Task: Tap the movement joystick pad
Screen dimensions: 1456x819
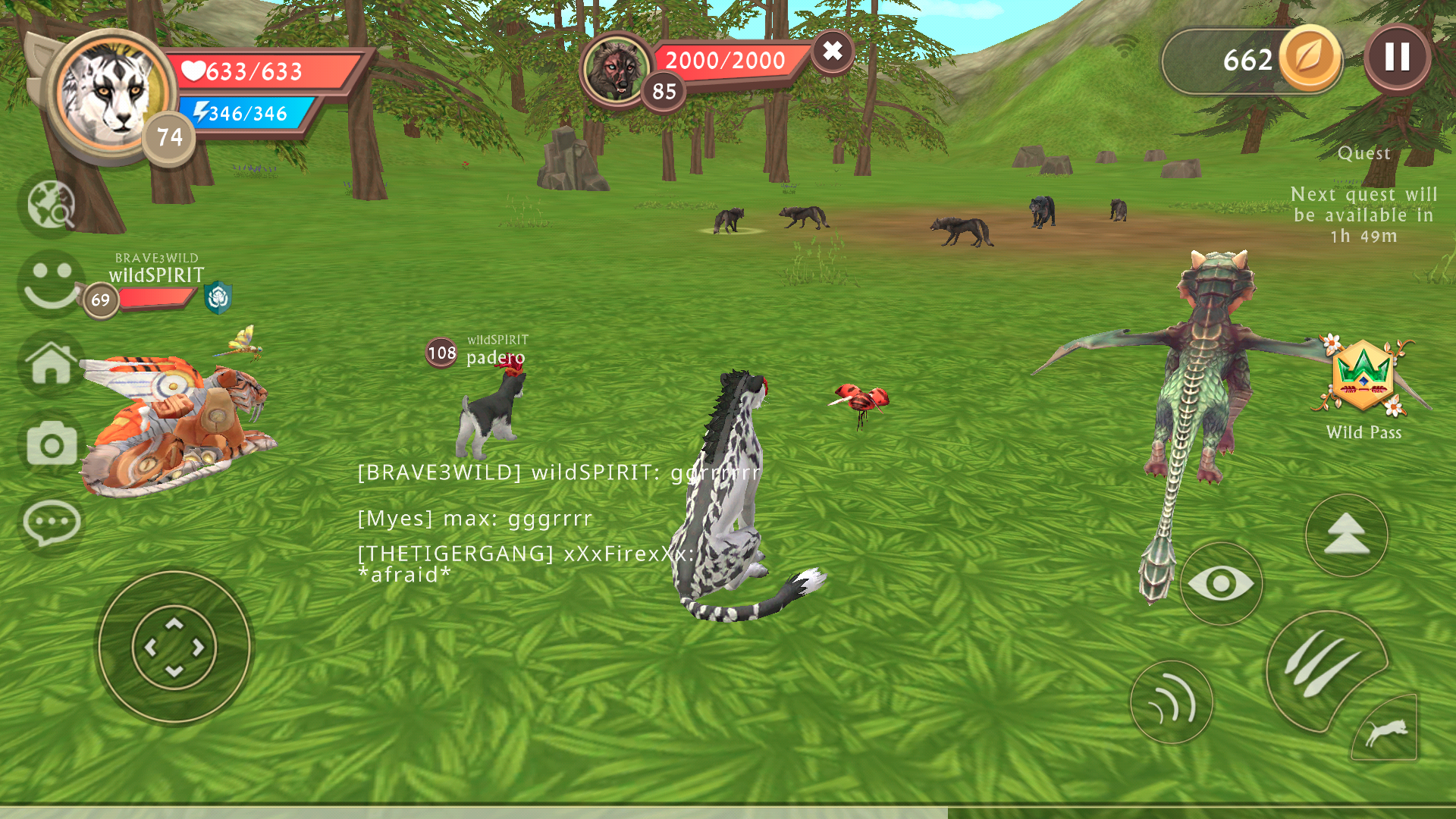Action: tap(174, 647)
